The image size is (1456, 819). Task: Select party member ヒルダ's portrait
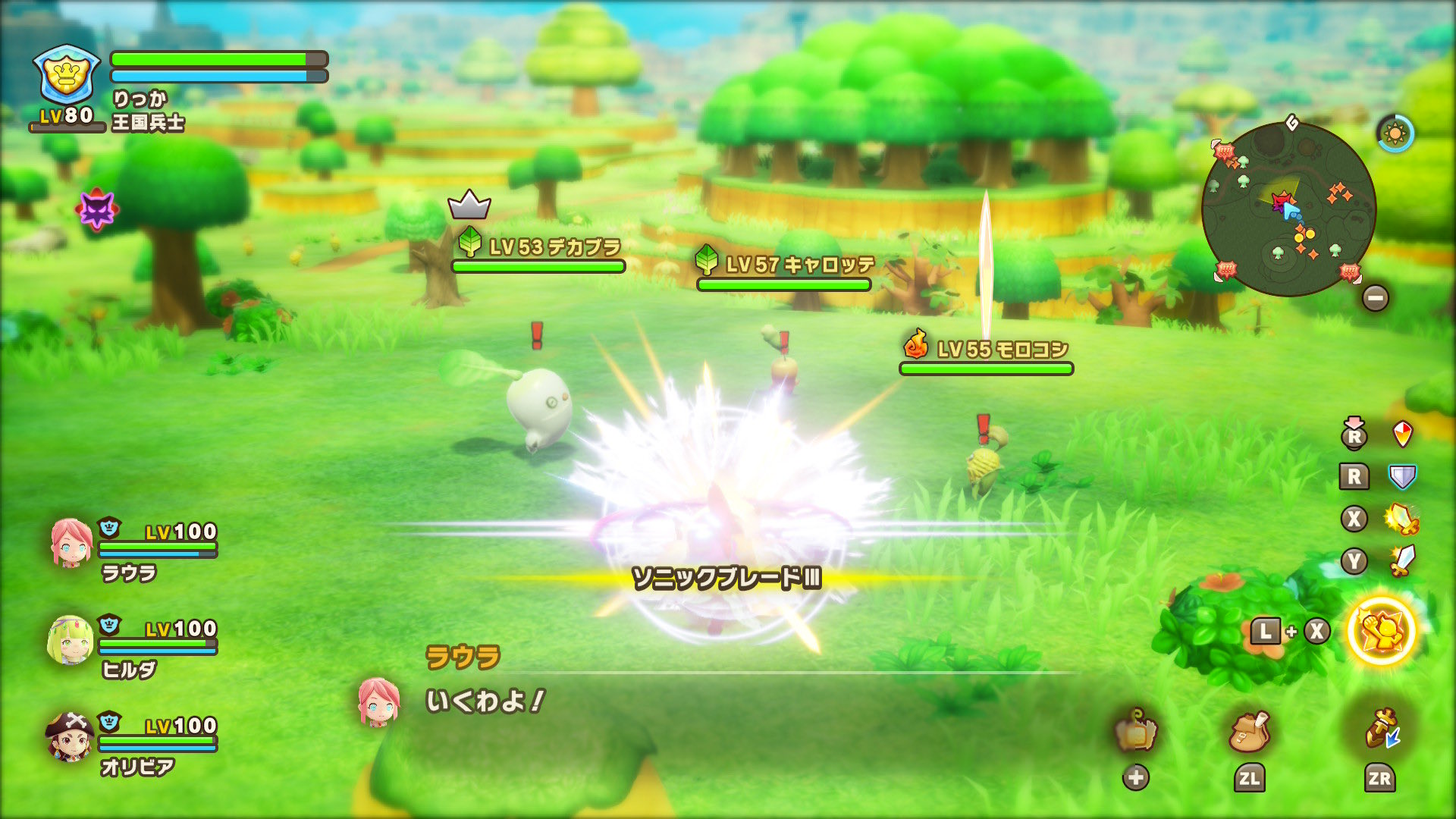point(70,640)
